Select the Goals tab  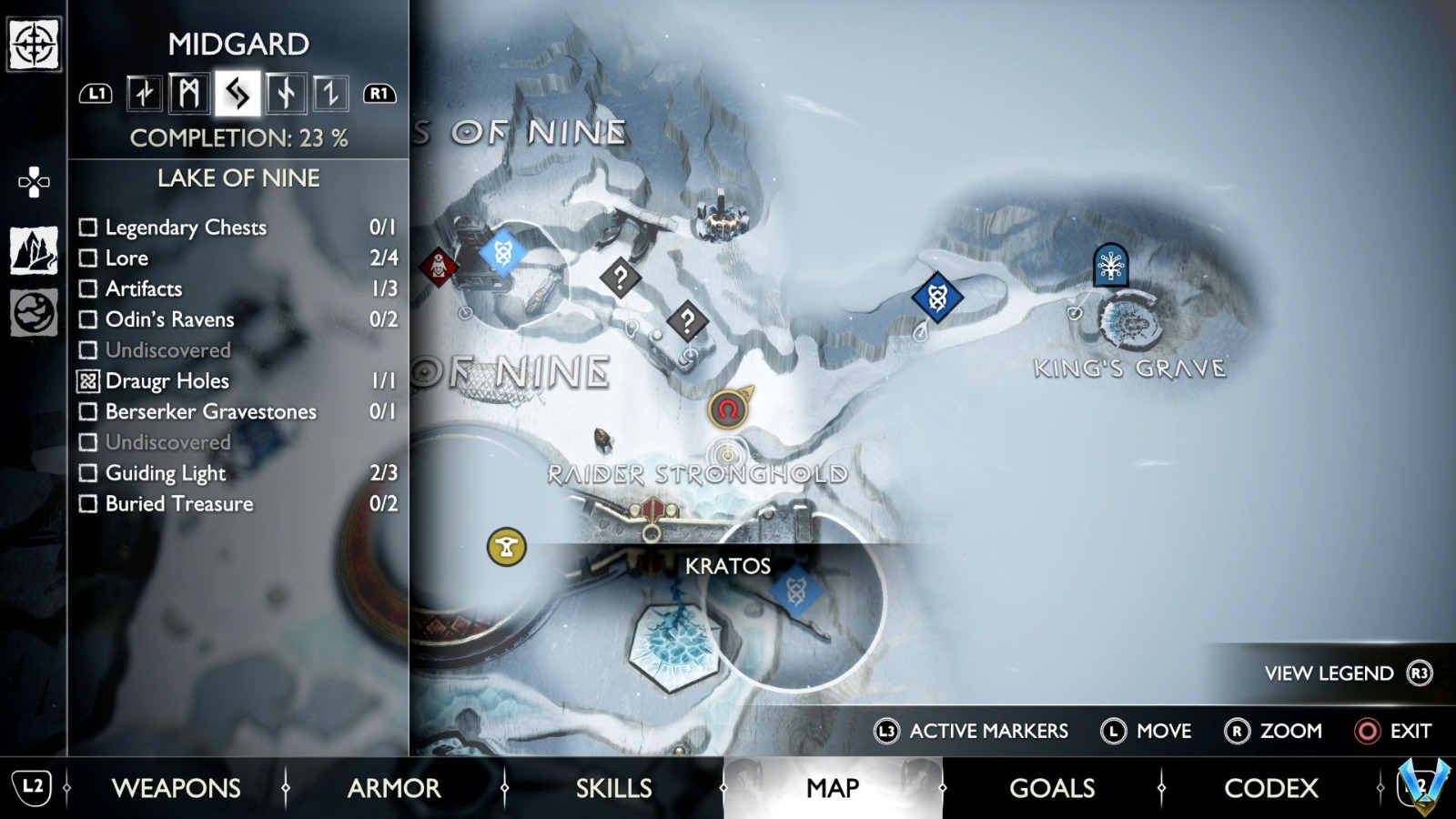pyautogui.click(x=1052, y=788)
